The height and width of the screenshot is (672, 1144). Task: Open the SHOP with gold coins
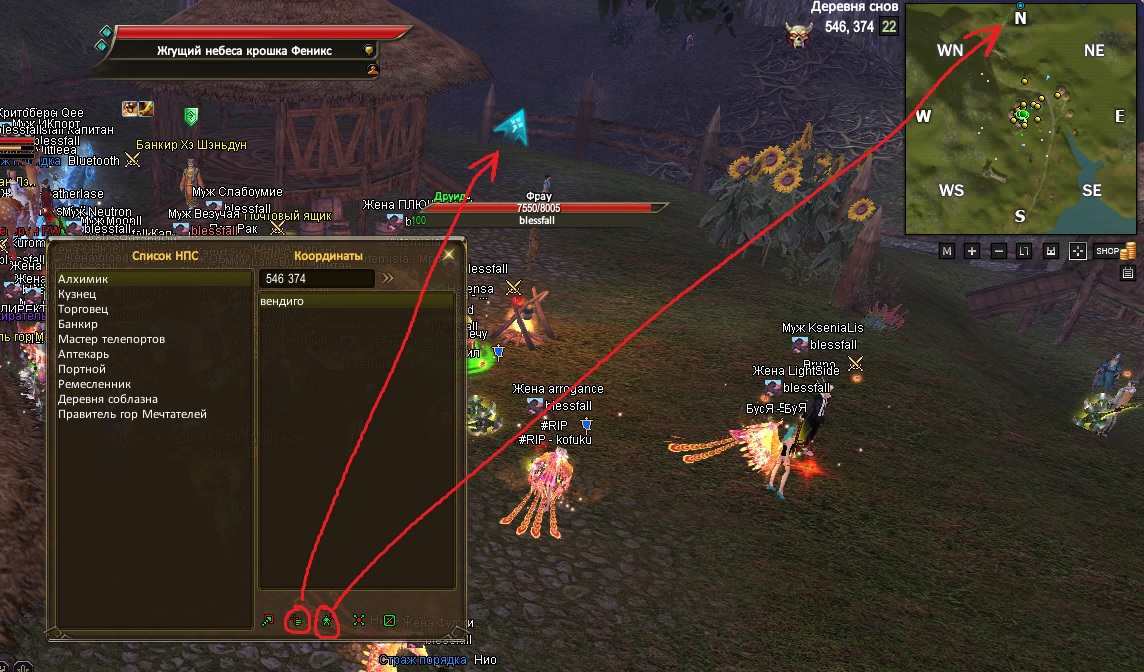pyautogui.click(x=1112, y=251)
